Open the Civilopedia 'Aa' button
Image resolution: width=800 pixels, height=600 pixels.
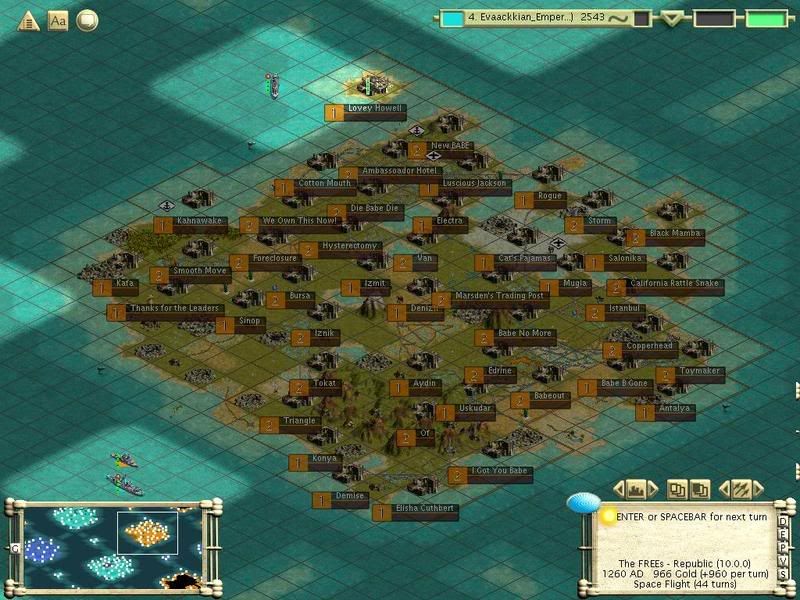click(57, 20)
